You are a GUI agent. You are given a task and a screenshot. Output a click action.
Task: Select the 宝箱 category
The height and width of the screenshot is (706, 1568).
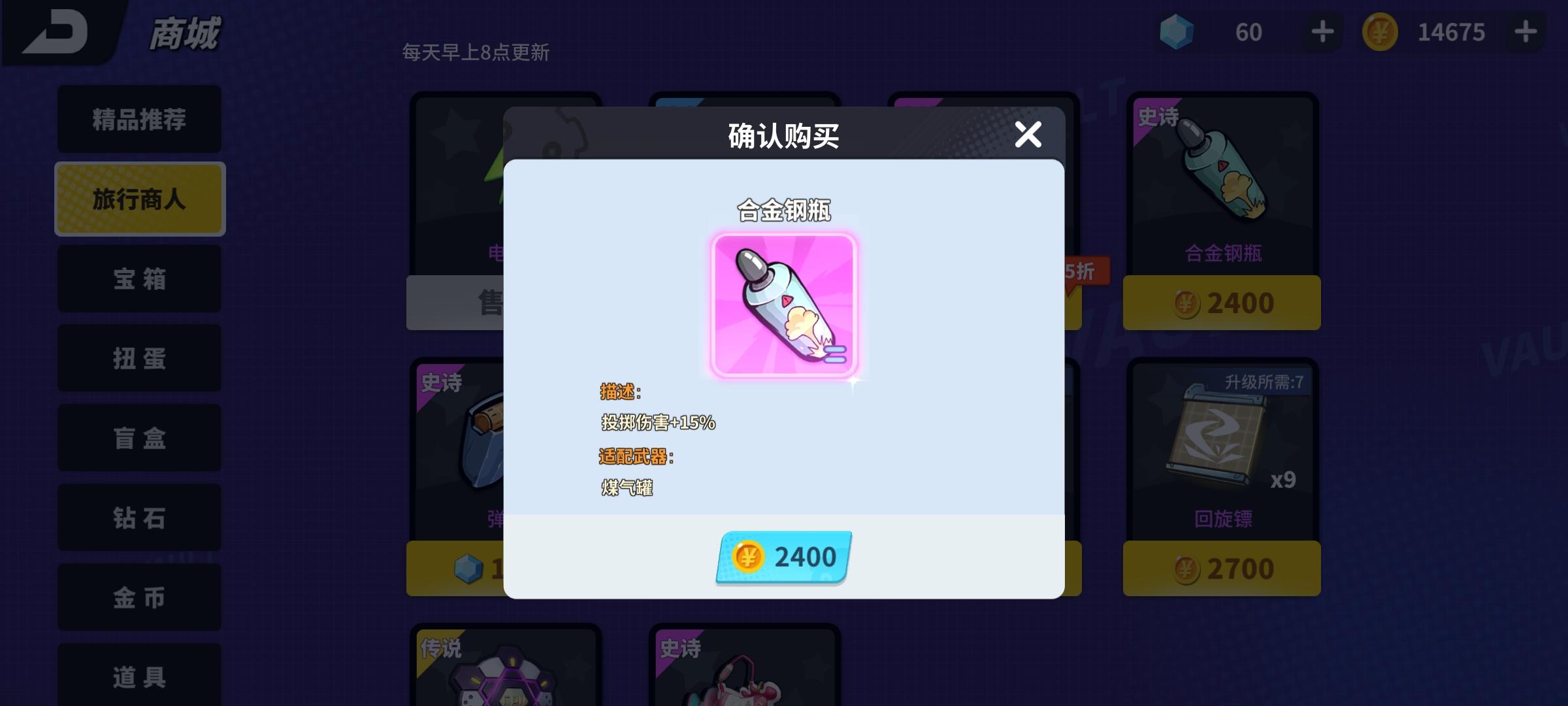139,278
